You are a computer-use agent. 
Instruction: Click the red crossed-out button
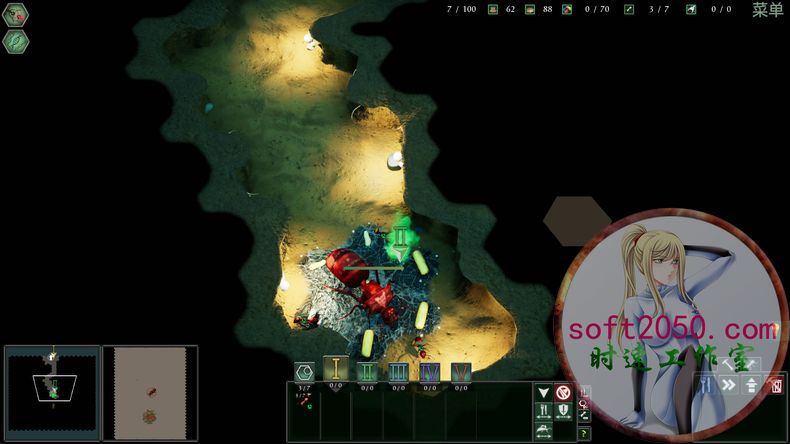pyautogui.click(x=775, y=385)
